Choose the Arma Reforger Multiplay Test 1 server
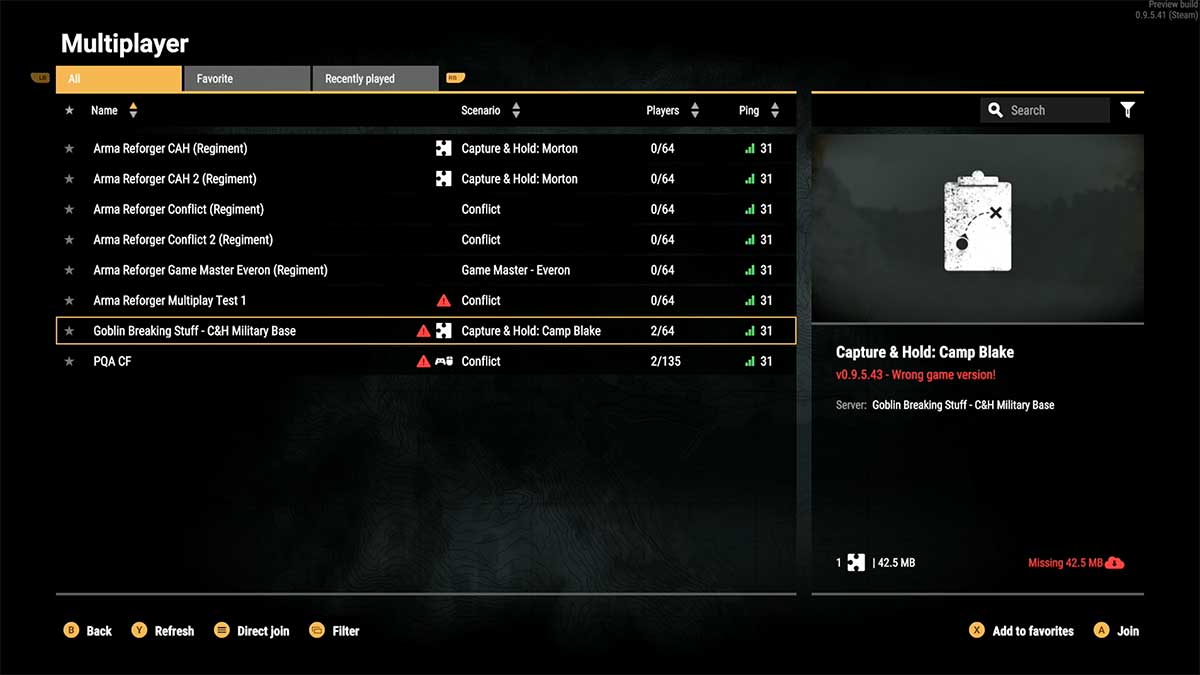This screenshot has height=675, width=1200. (x=170, y=300)
